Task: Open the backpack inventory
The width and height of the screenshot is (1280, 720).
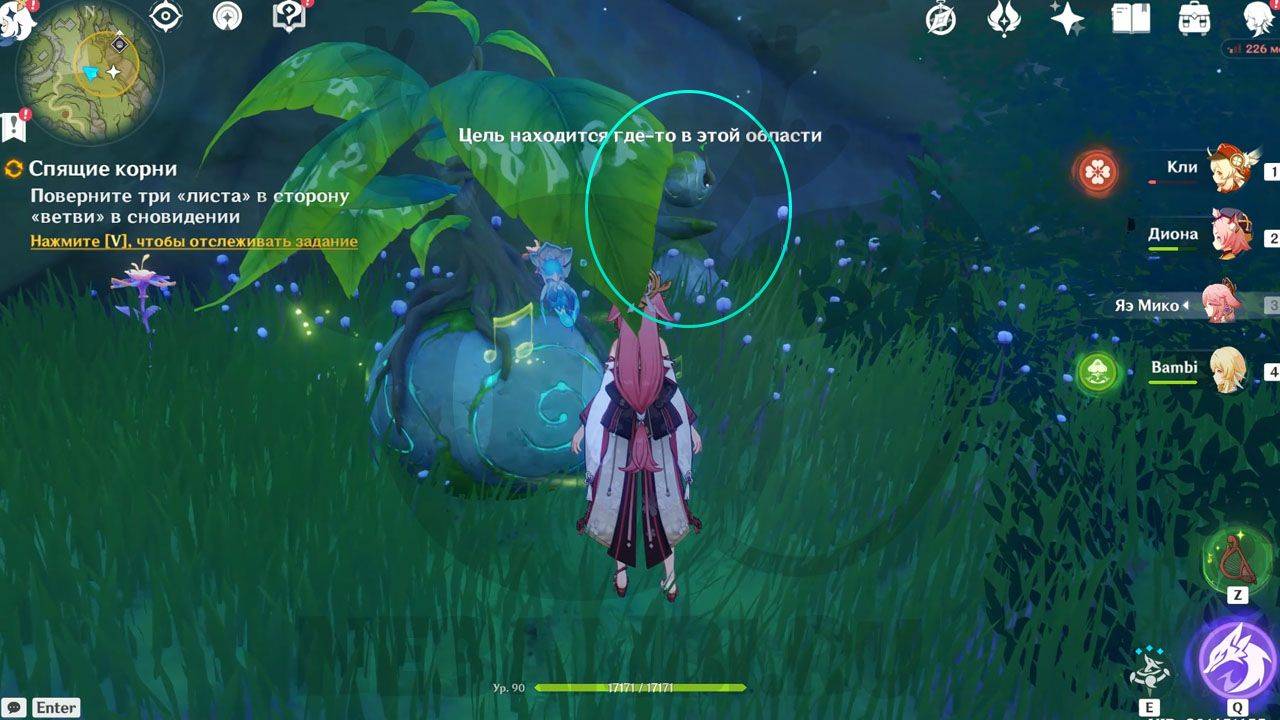Action: click(x=1195, y=18)
